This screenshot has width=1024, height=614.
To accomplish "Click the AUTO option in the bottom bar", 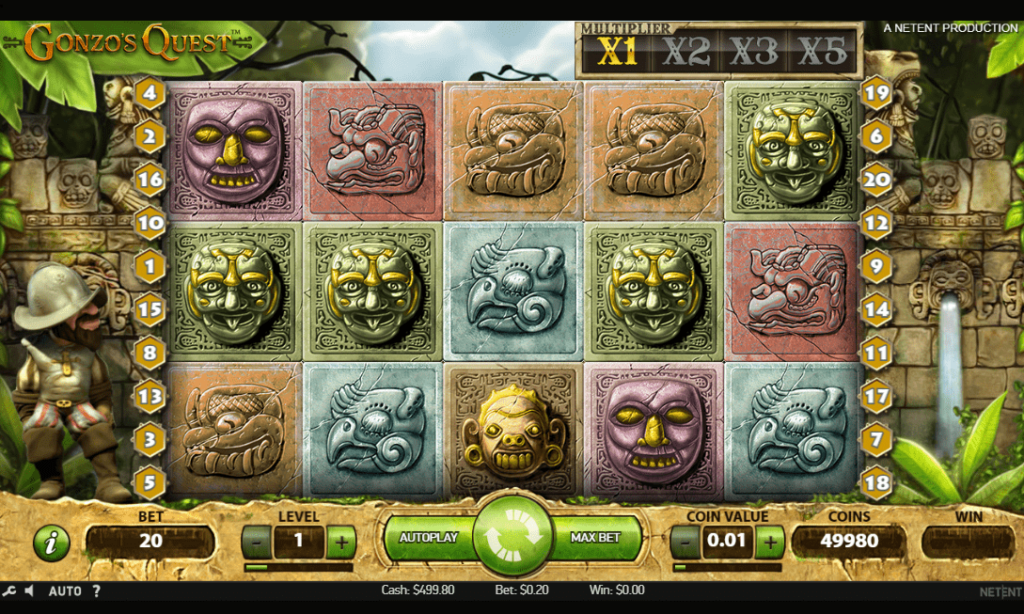I will click(65, 591).
